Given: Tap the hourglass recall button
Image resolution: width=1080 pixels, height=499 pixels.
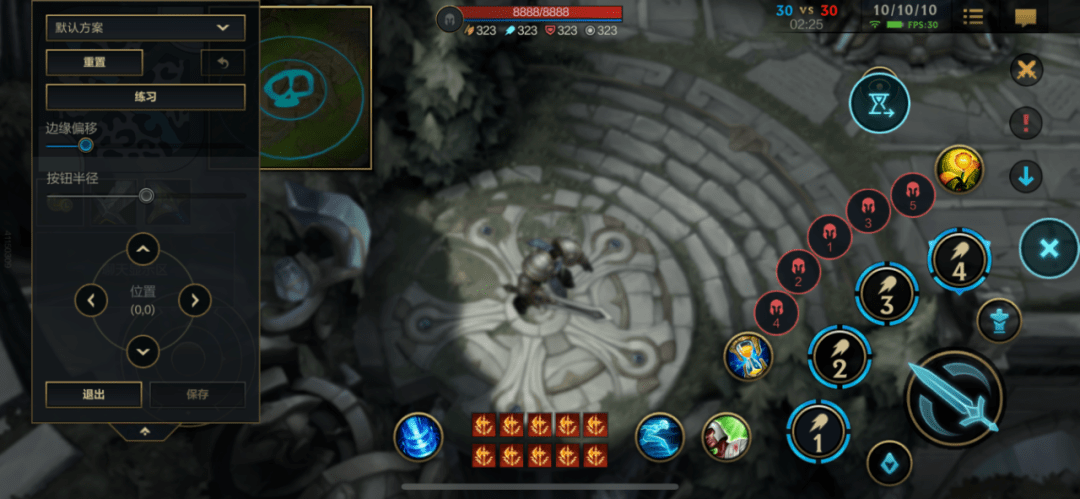Looking at the screenshot, I should 879,102.
